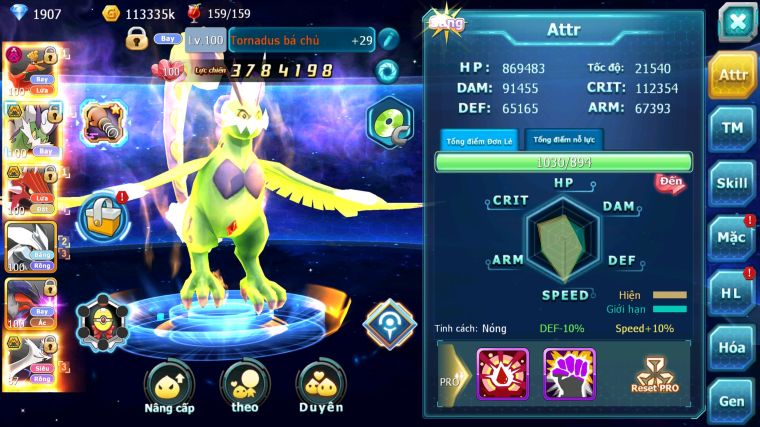Switch to Tổng điểm nỗ lực tab
Viewport: 760px width, 427px height.
coord(565,139)
